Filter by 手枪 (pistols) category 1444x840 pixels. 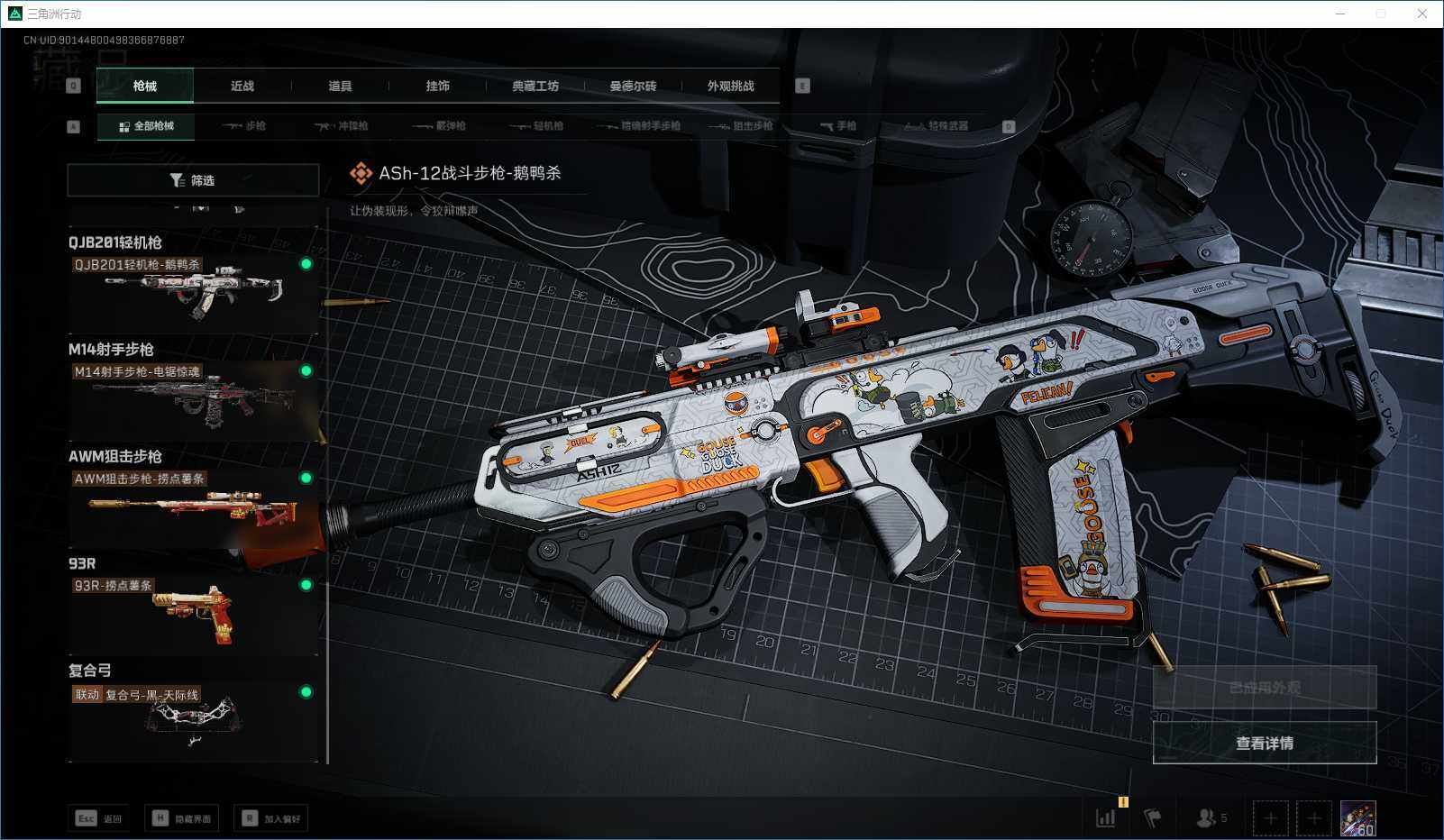838,126
